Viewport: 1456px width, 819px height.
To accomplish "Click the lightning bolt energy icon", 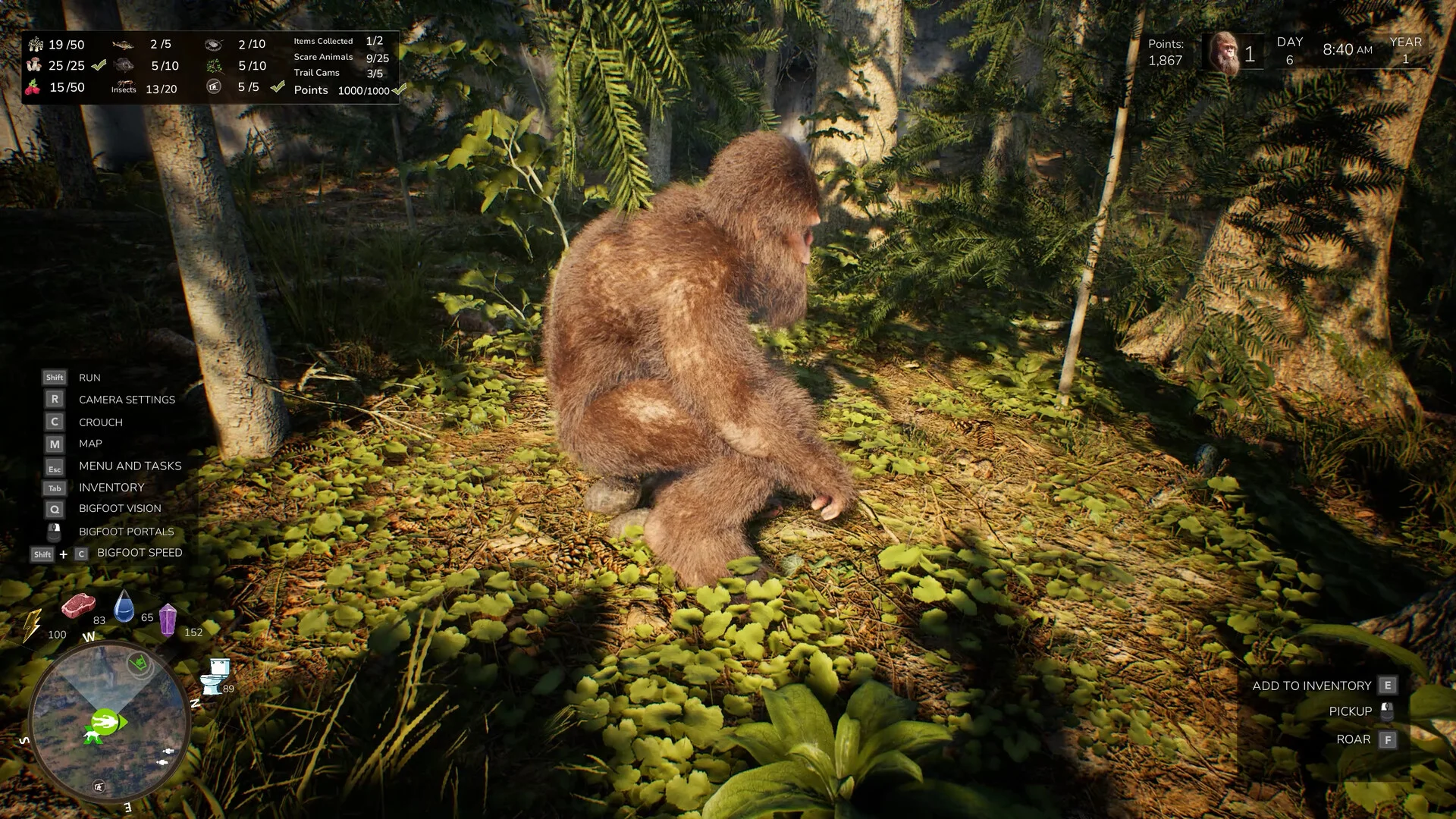I will [x=32, y=626].
